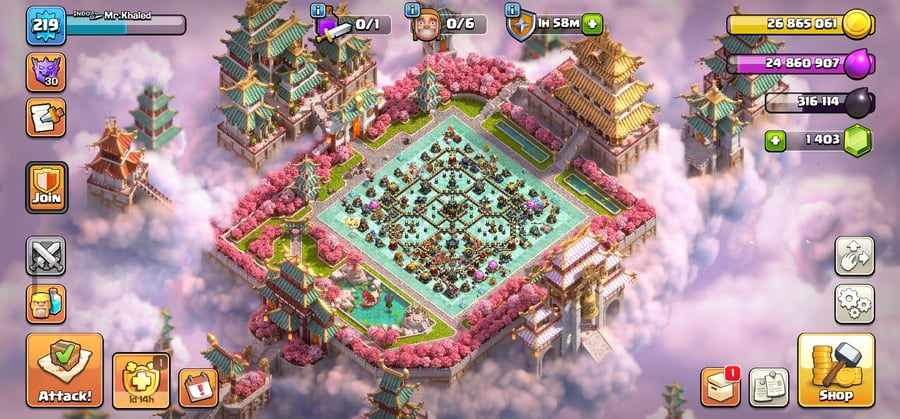
Task: Open the storage box with notification
Action: pos(719,386)
